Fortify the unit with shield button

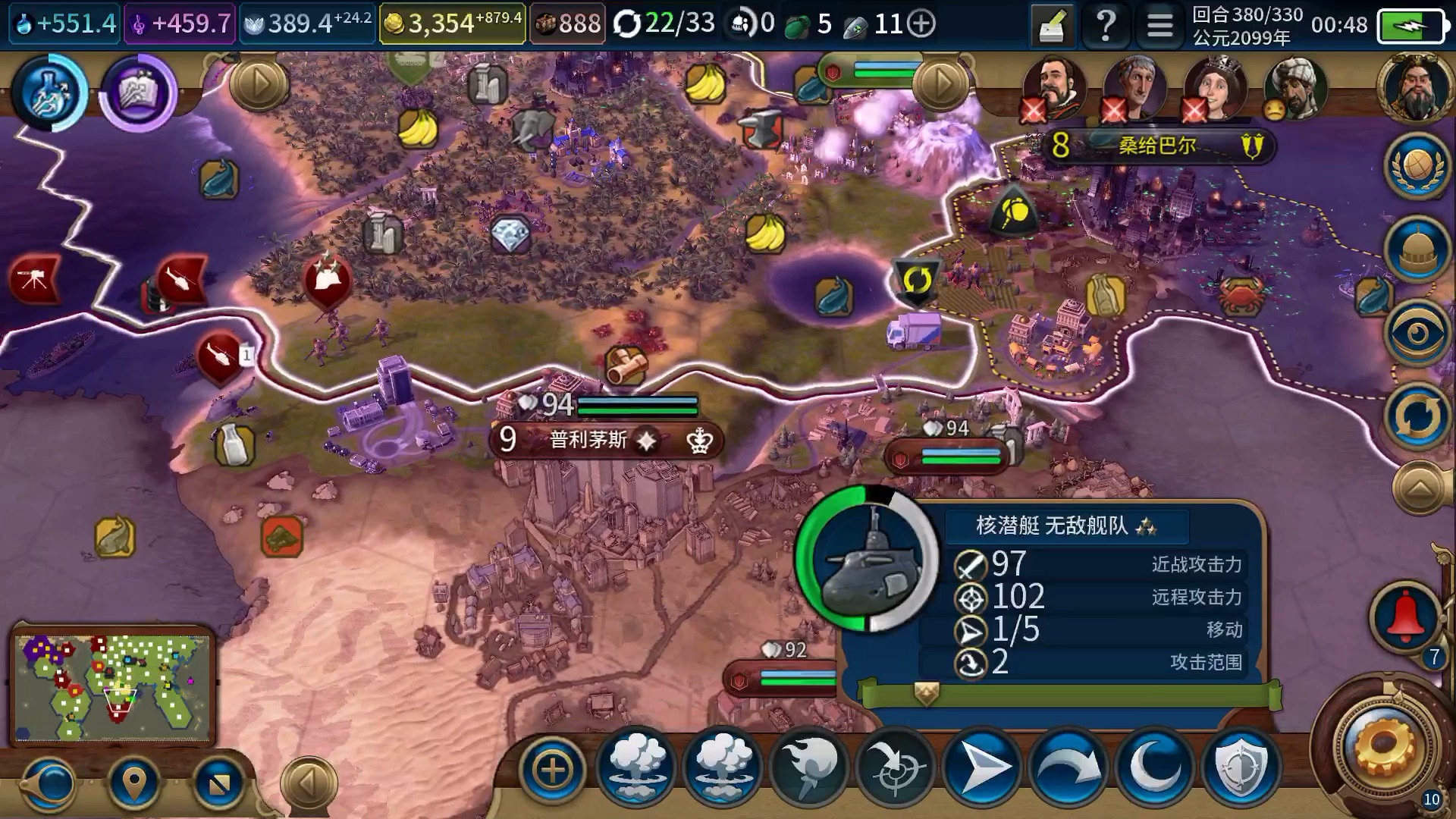[x=1241, y=768]
